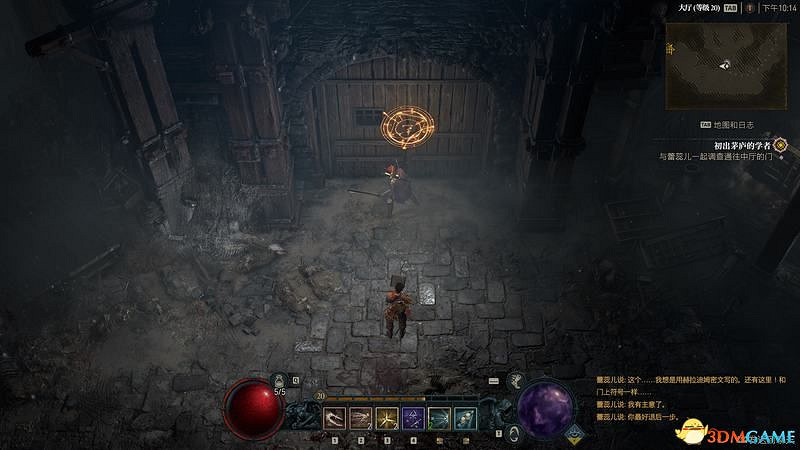Activate the blue skill in slot six
The height and width of the screenshot is (450, 800).
(x=464, y=417)
